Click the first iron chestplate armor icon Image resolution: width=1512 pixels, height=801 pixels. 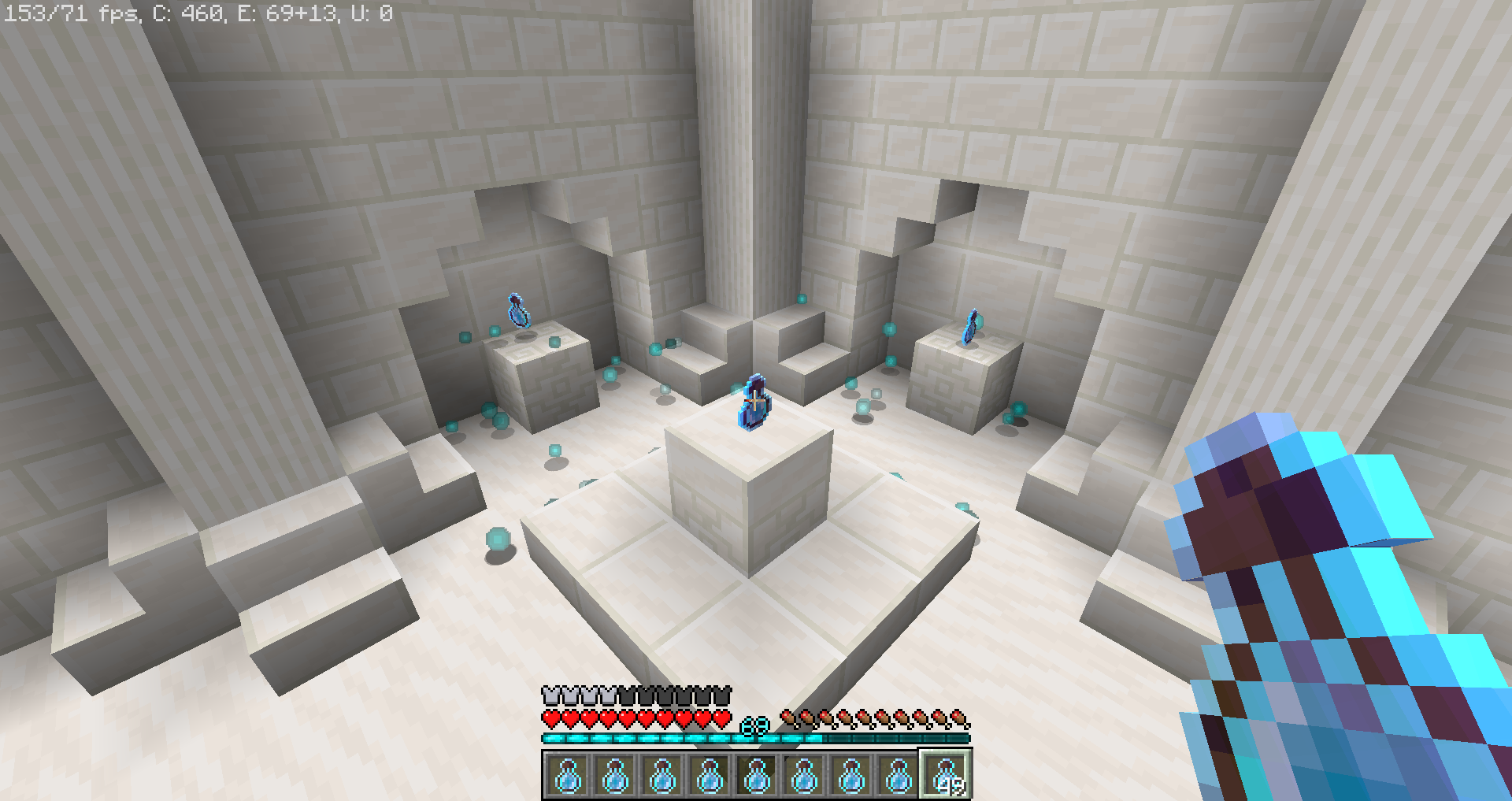pos(550,696)
